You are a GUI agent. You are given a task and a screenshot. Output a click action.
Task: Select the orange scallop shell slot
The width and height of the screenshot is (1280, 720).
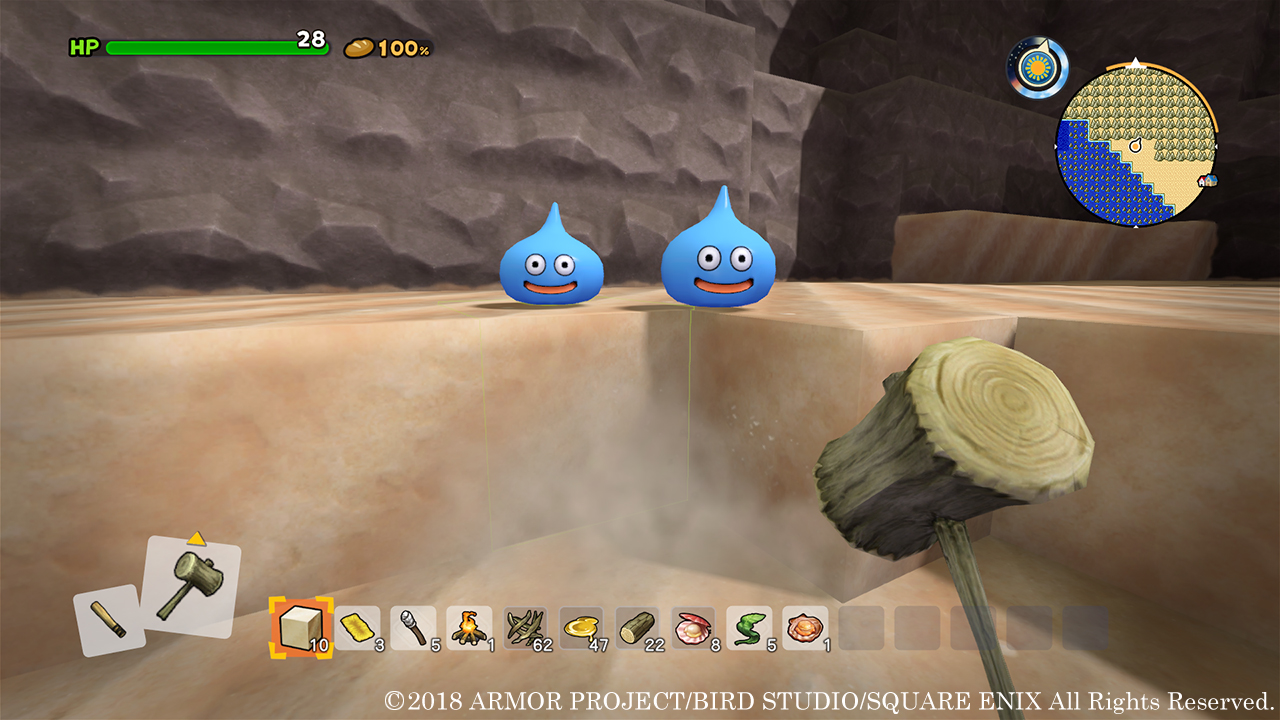click(805, 628)
